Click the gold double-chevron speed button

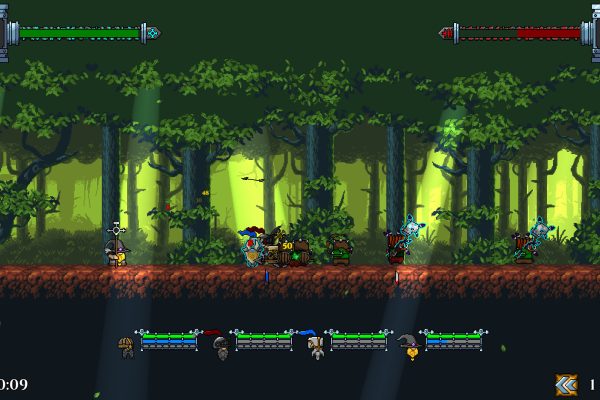(x=566, y=385)
